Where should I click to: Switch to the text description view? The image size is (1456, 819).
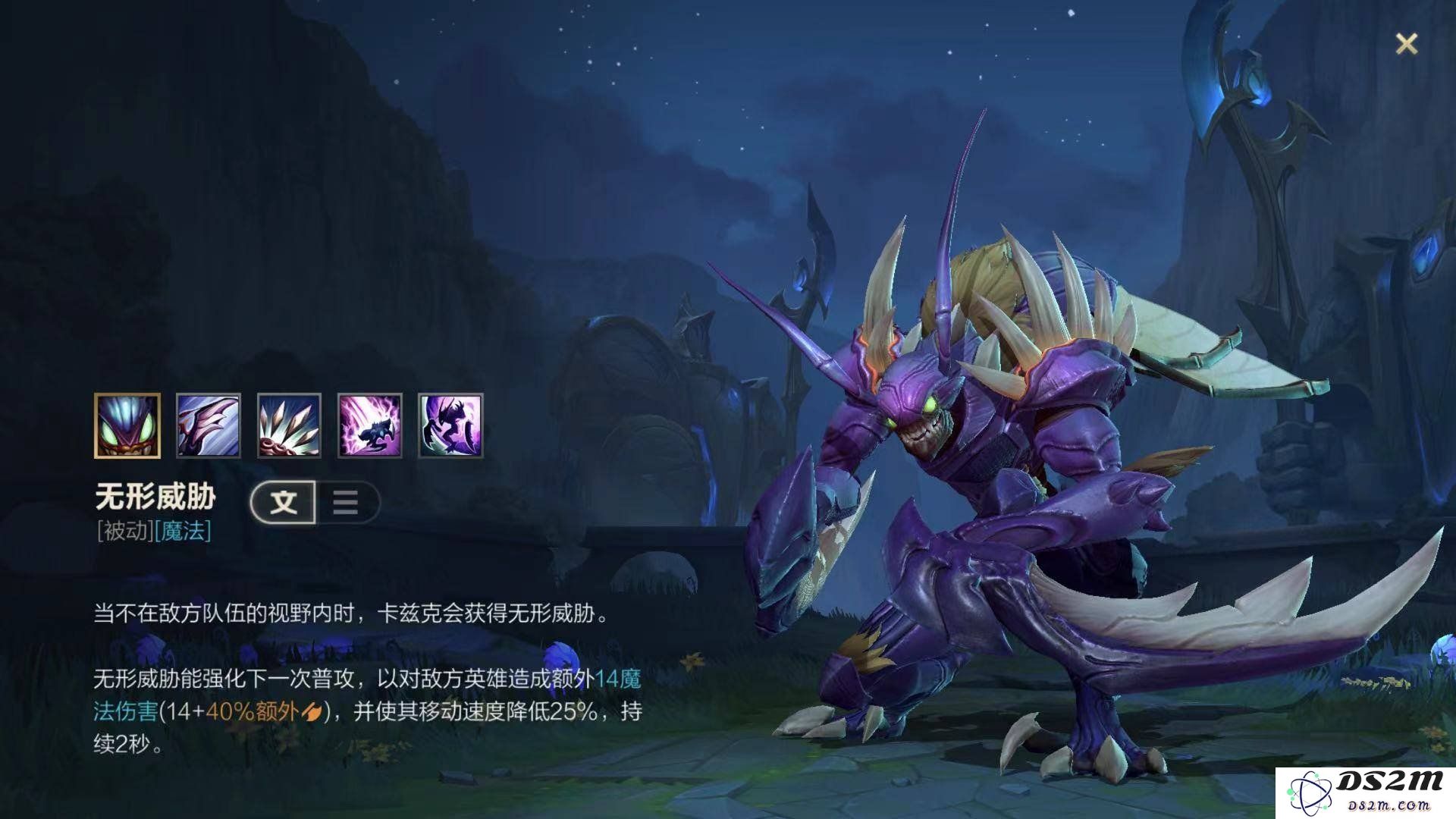click(284, 502)
